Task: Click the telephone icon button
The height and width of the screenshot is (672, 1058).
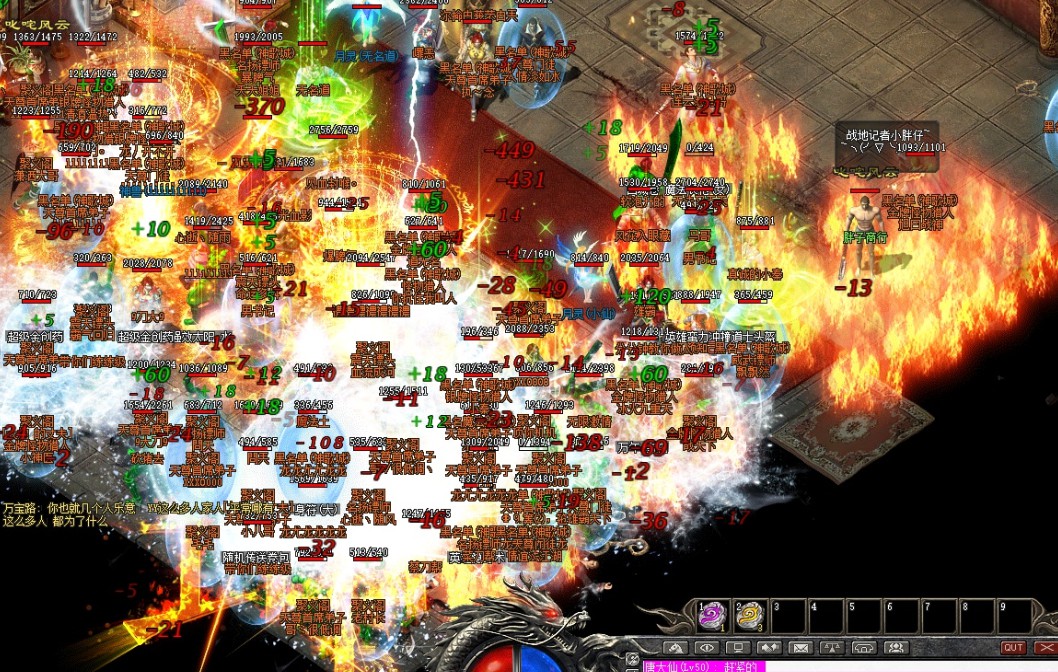Action: tap(864, 647)
